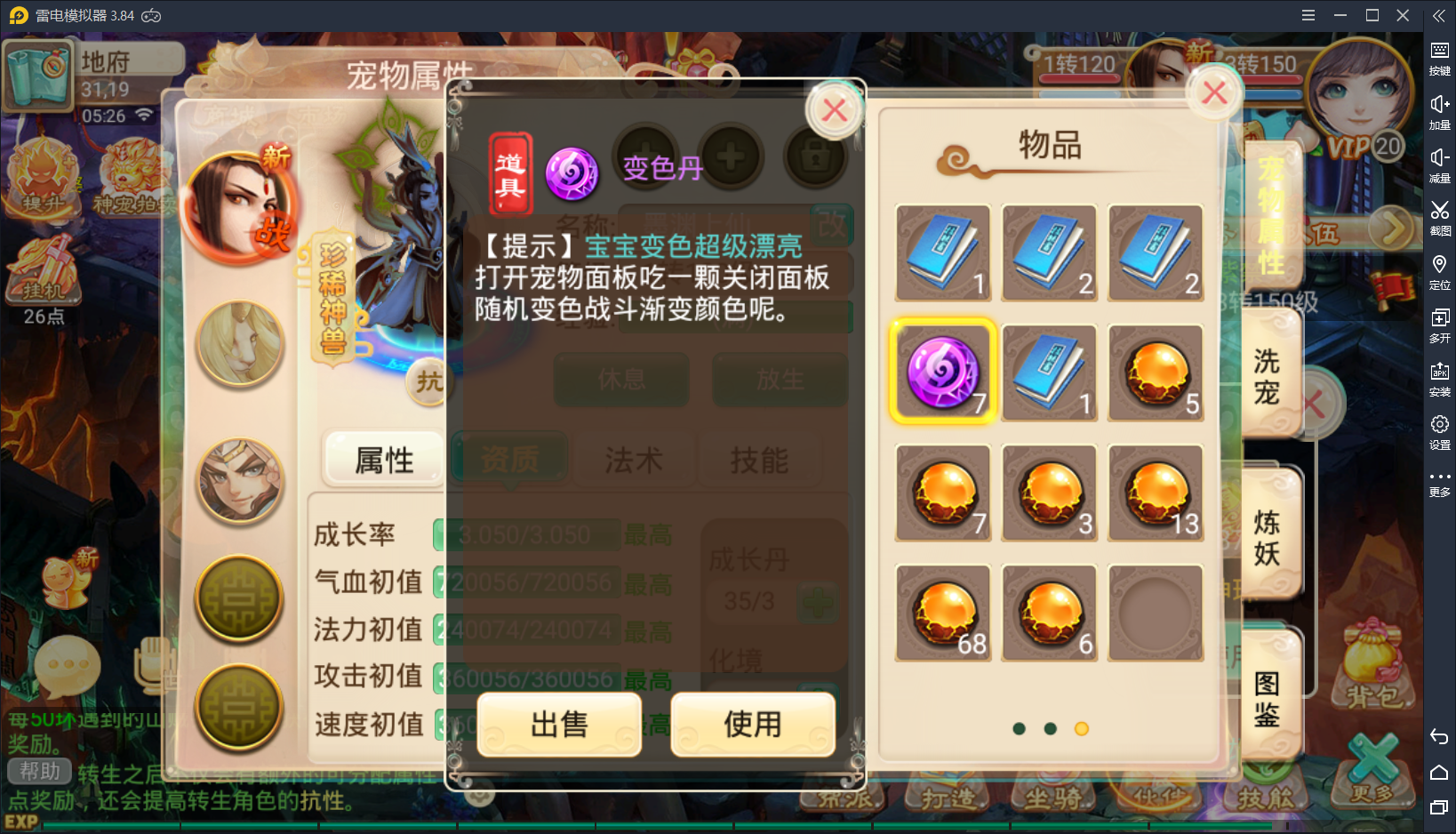Collapse the emulator sidebar with the double chevron
The height and width of the screenshot is (834, 1456).
pyautogui.click(x=1440, y=15)
